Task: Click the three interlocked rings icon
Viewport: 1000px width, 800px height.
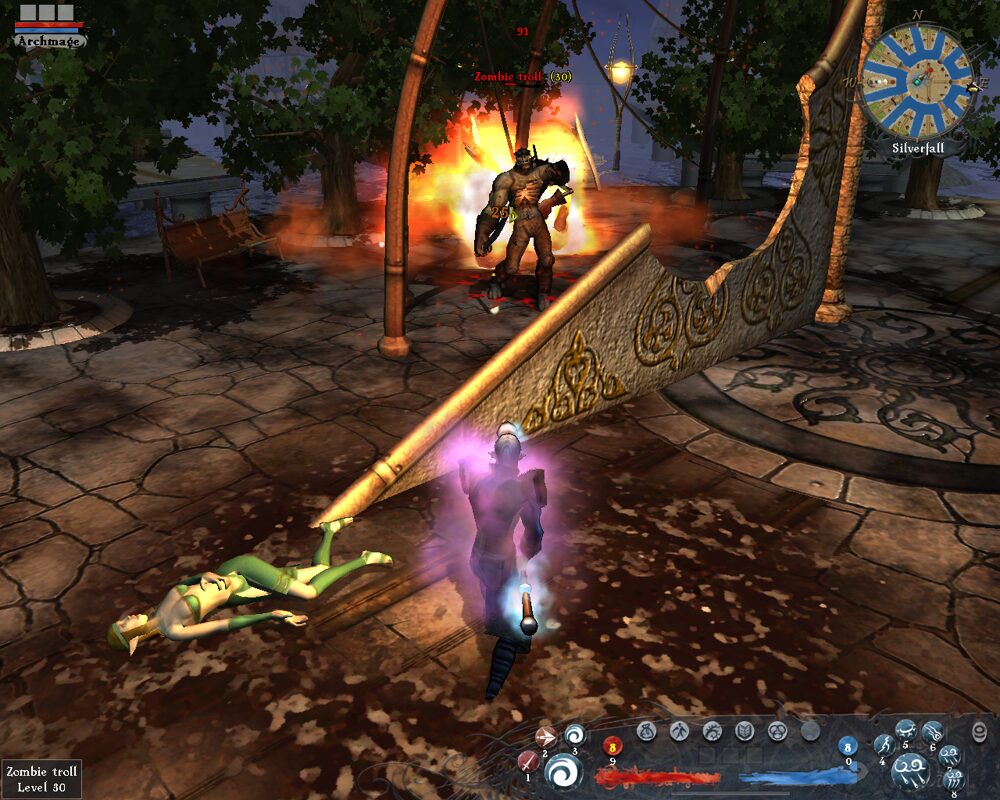Action: pos(777,732)
